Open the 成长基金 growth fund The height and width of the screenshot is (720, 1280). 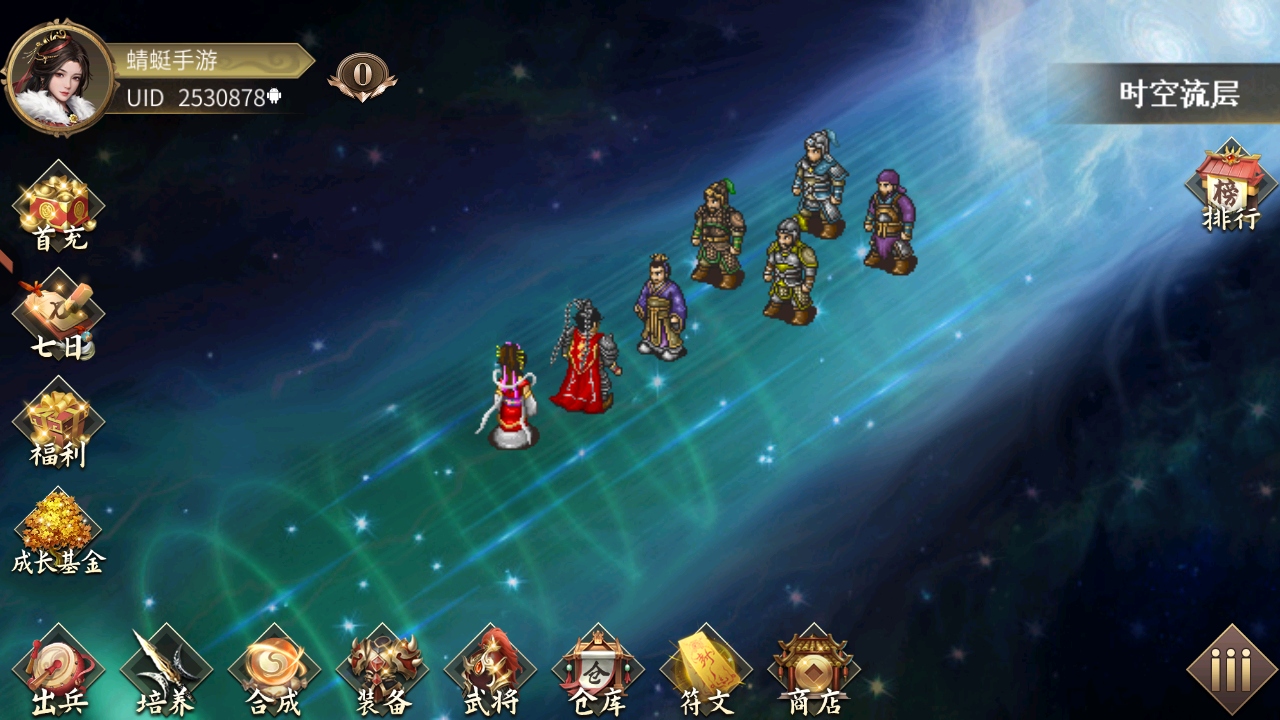click(58, 534)
